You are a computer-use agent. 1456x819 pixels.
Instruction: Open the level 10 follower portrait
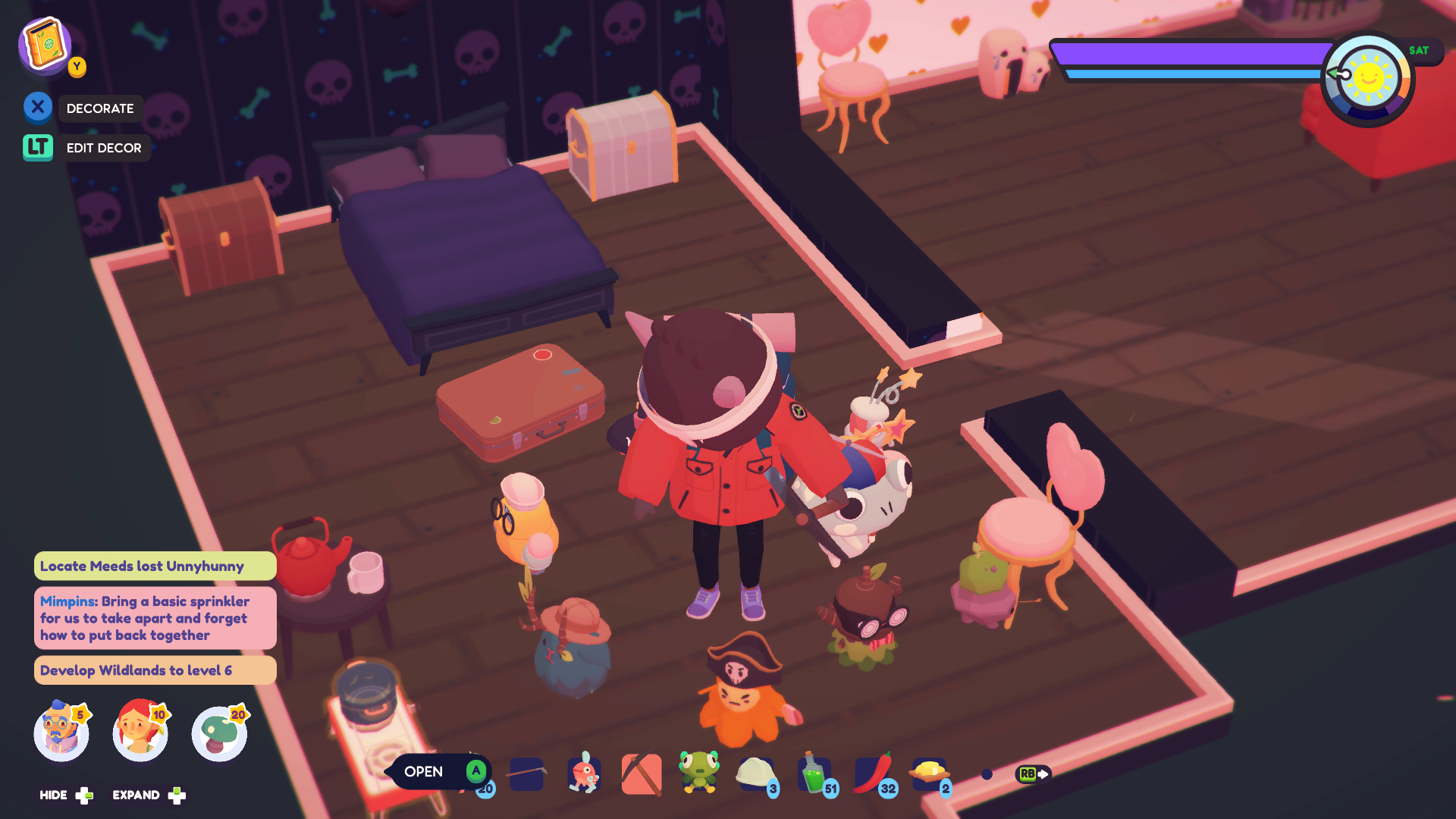(x=141, y=732)
